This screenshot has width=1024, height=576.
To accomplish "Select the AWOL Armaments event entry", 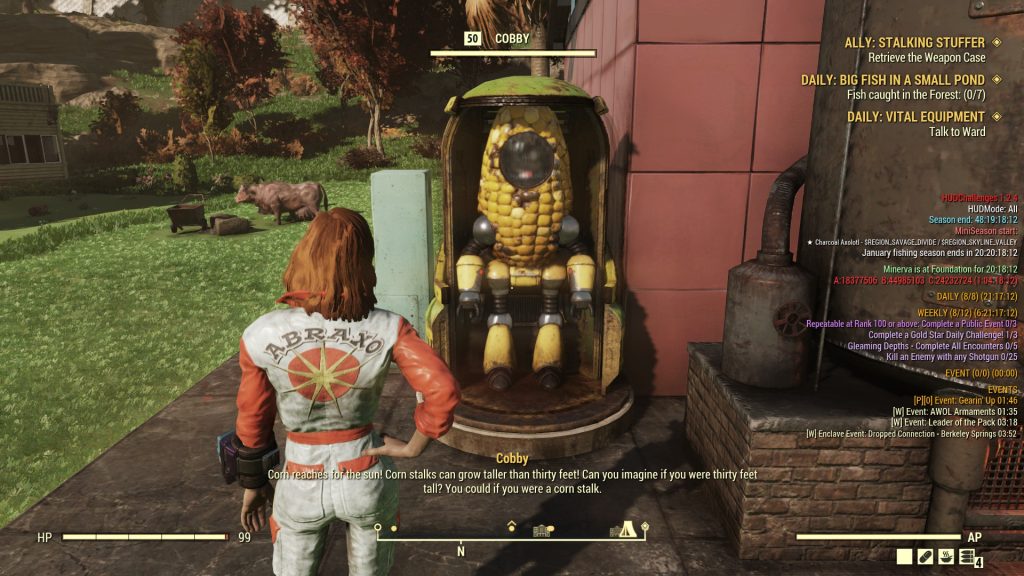I will [960, 411].
